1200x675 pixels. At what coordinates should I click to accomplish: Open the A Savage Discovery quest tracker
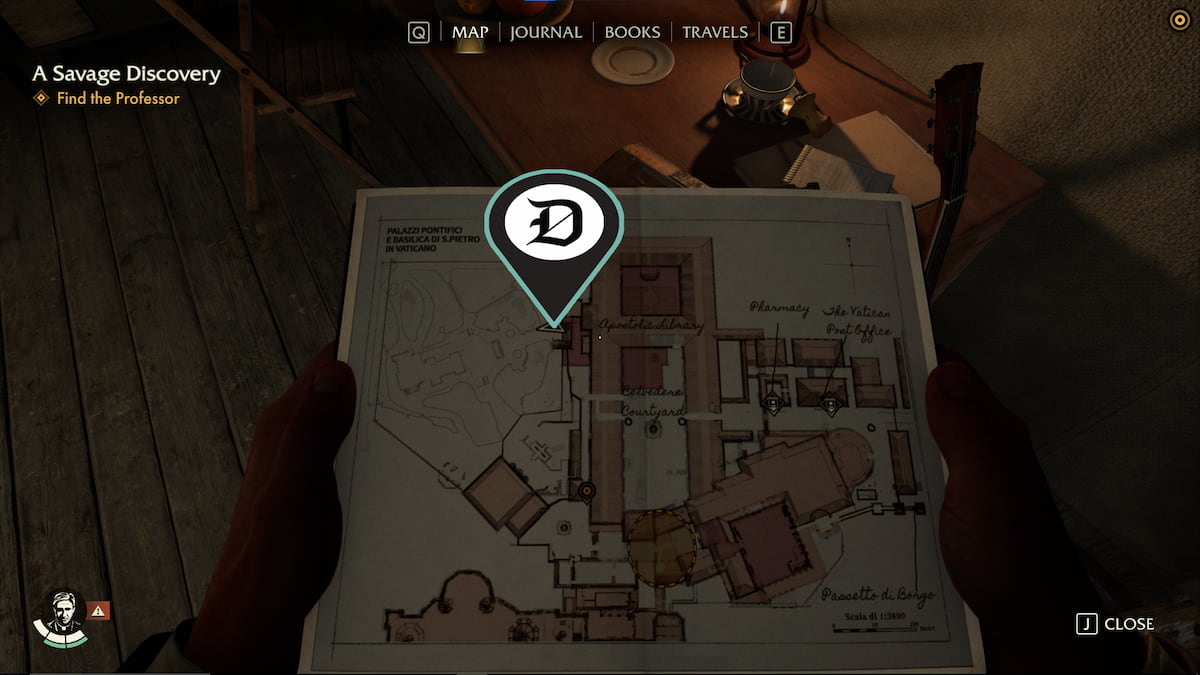[126, 74]
